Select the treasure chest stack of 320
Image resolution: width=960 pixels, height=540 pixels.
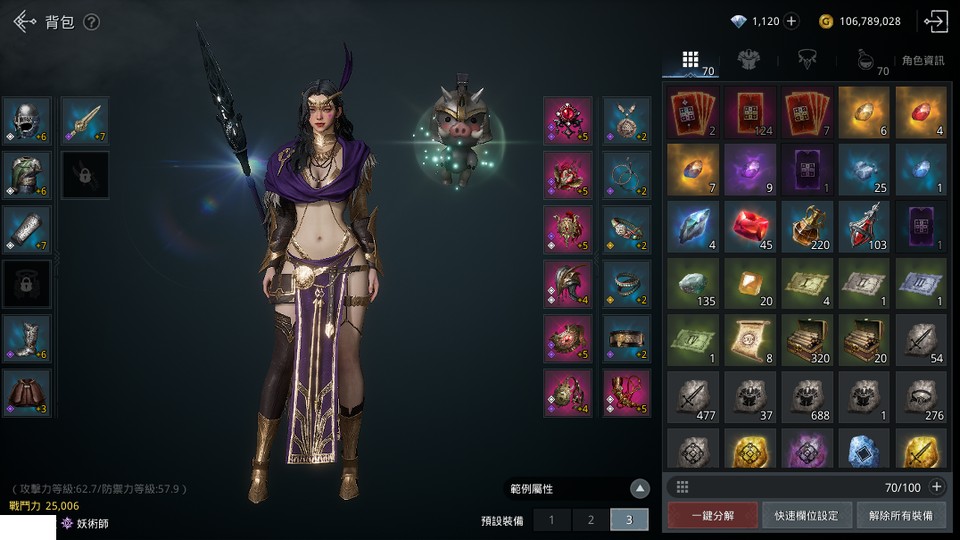coord(805,340)
